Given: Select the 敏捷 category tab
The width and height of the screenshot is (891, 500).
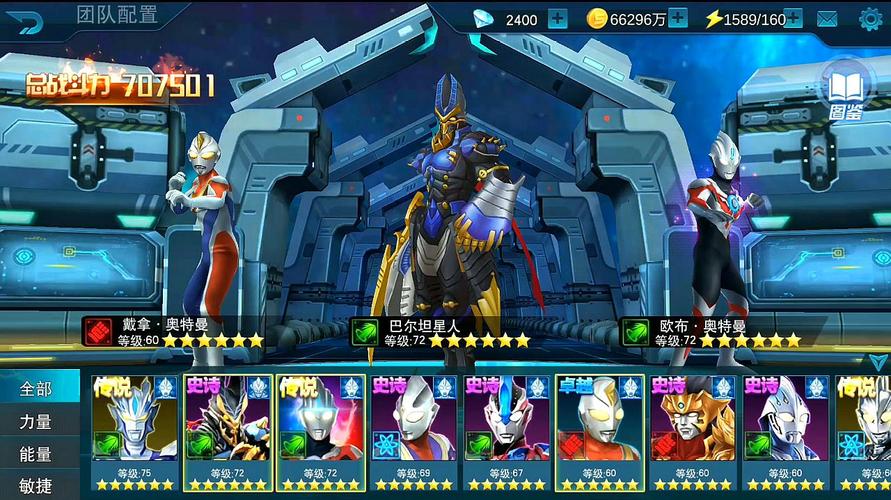Looking at the screenshot, I should pos(36,486).
